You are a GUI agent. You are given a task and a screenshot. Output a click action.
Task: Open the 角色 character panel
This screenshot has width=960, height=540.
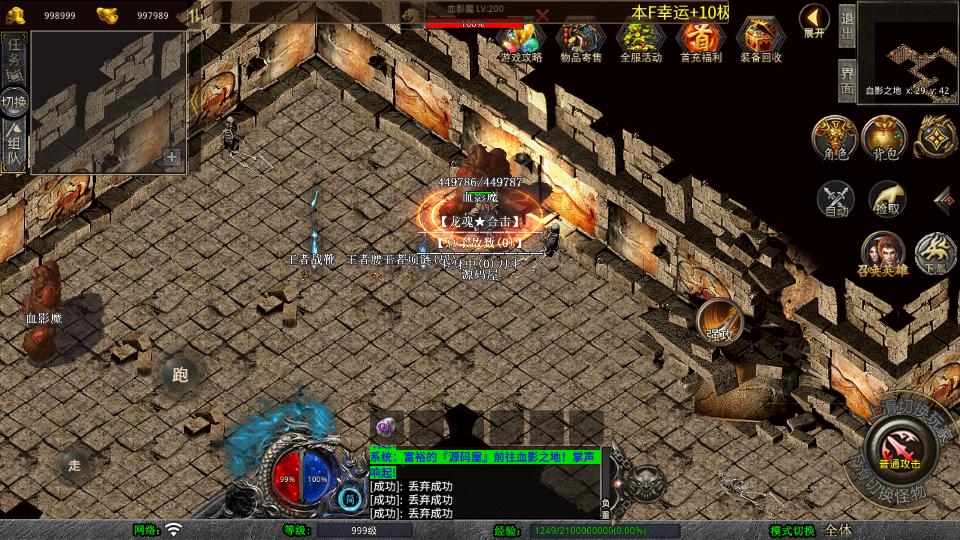pyautogui.click(x=835, y=138)
